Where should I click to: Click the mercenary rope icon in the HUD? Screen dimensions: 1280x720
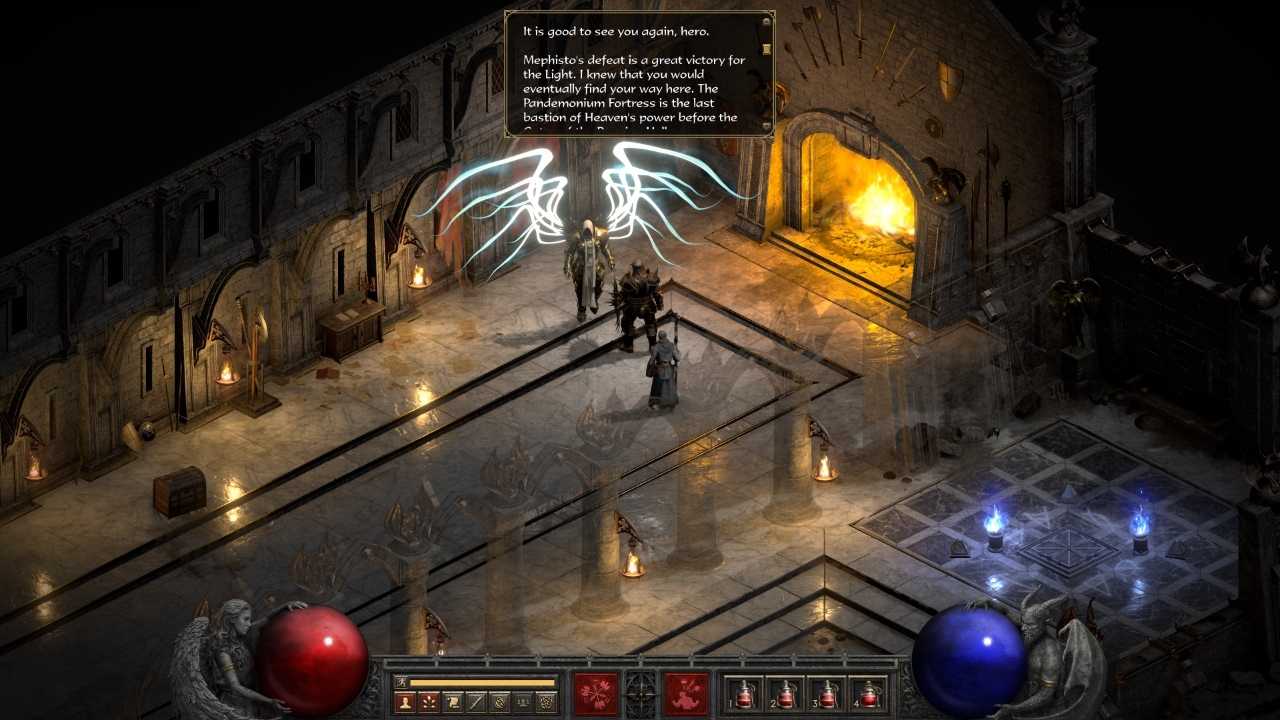[502, 700]
